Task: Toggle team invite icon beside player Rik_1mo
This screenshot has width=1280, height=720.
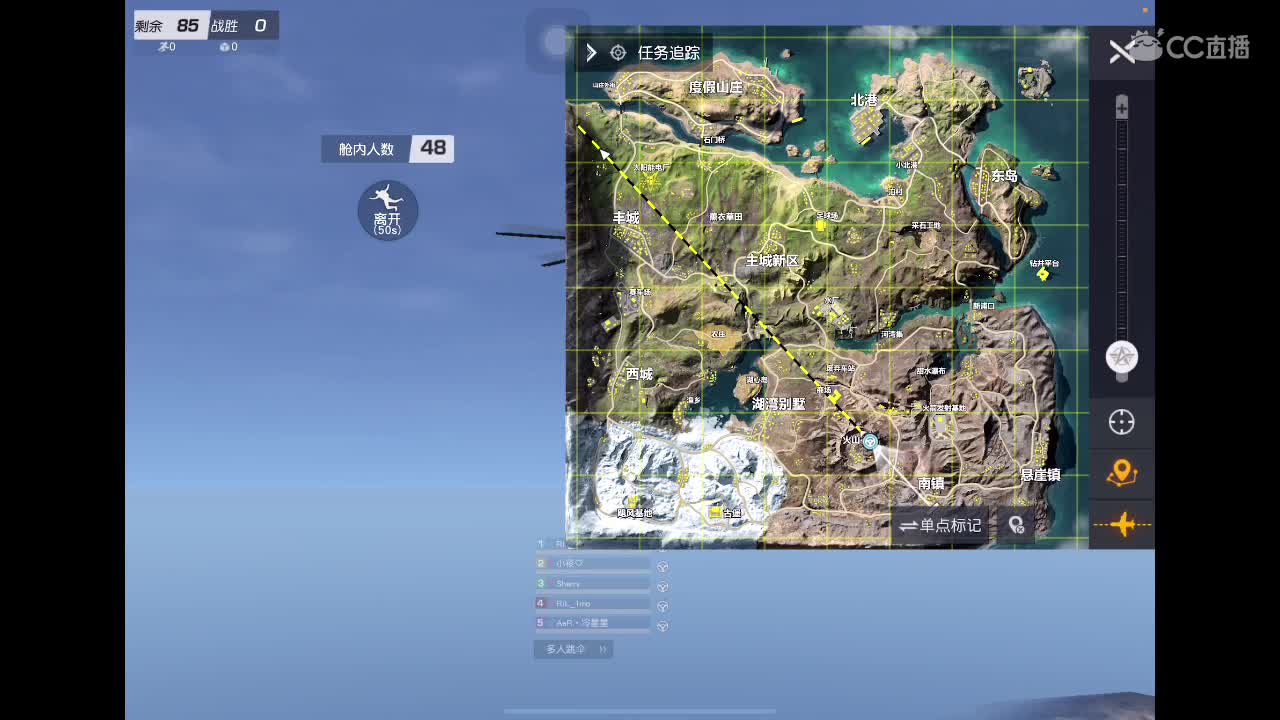Action: pyautogui.click(x=662, y=603)
